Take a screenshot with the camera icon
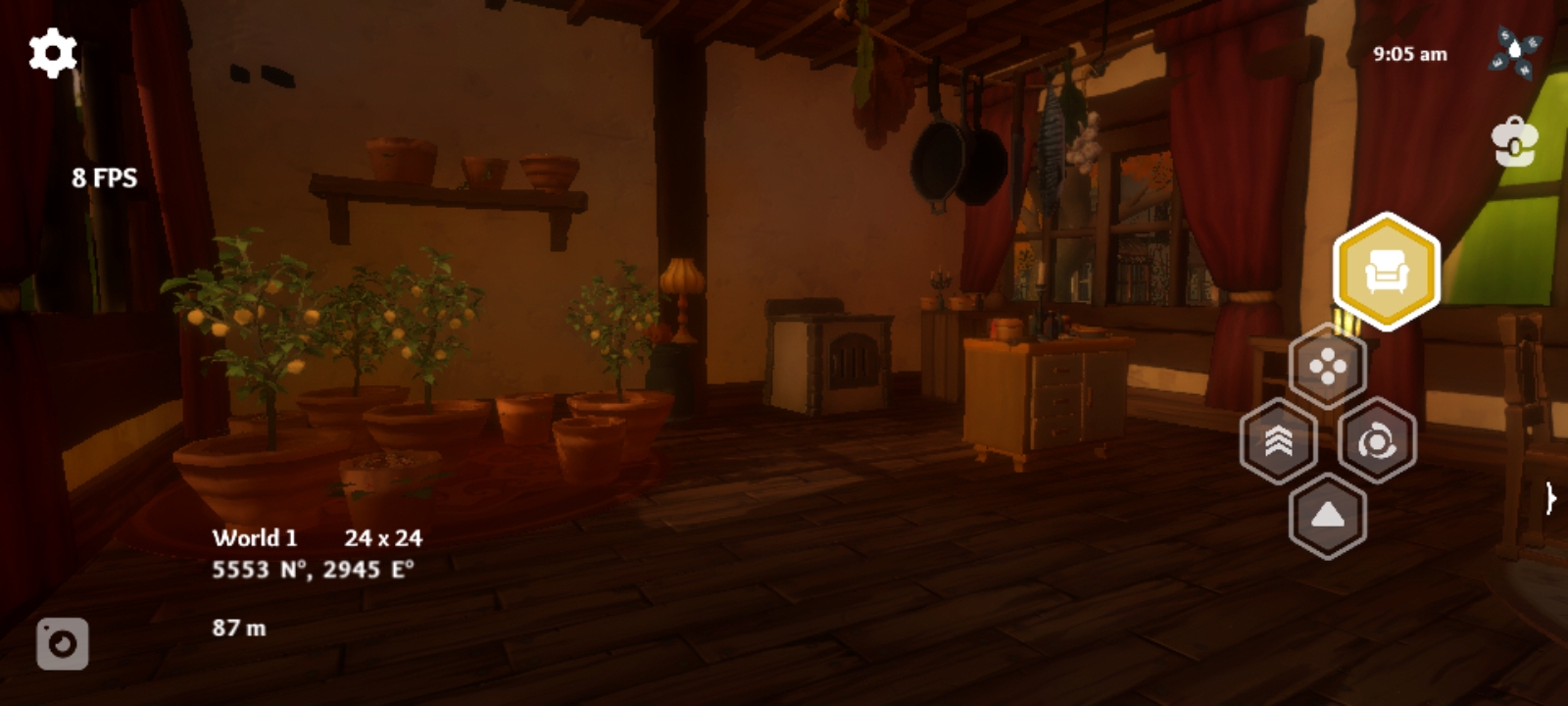The image size is (1568, 706). [63, 644]
